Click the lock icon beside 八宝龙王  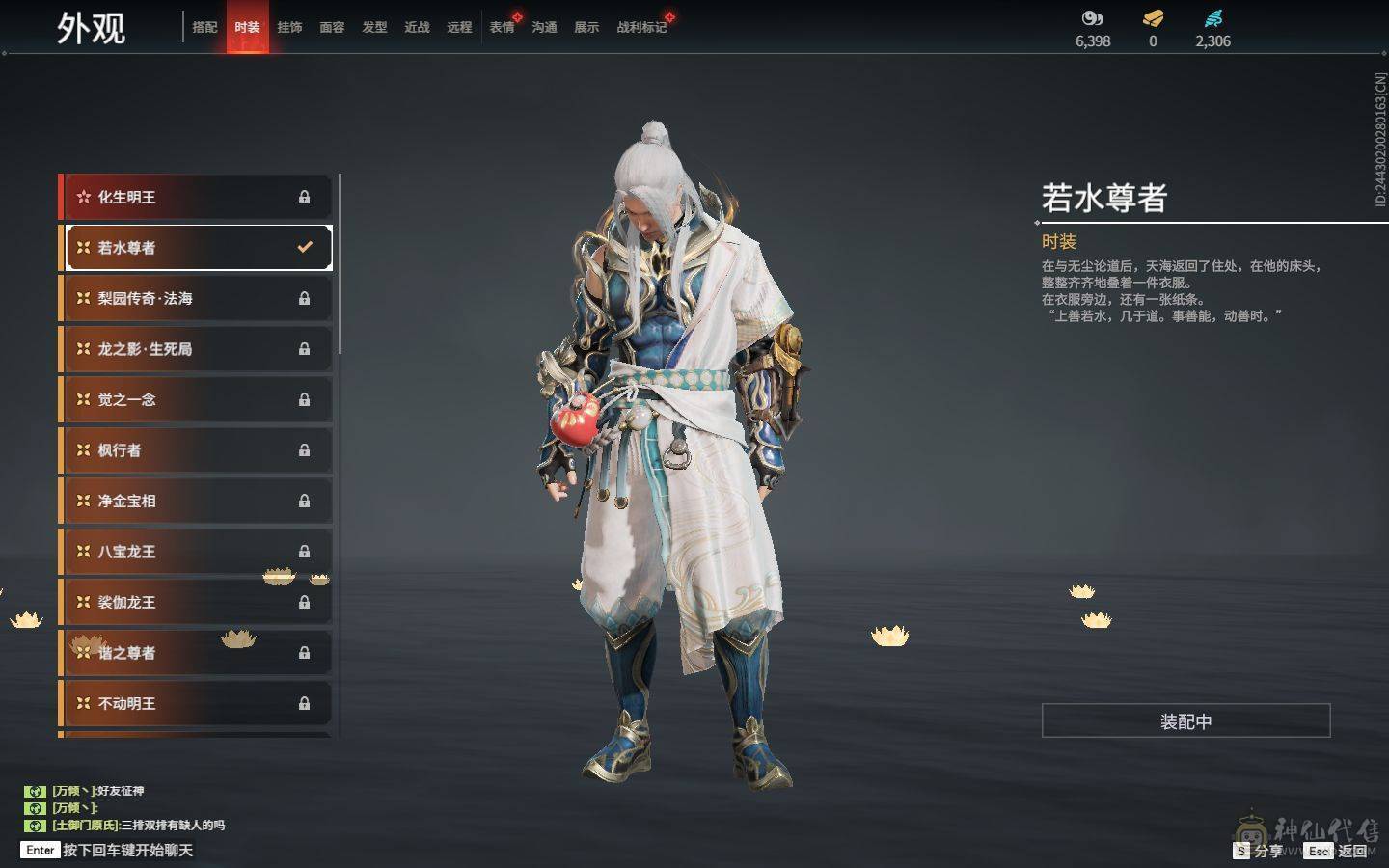(x=305, y=552)
